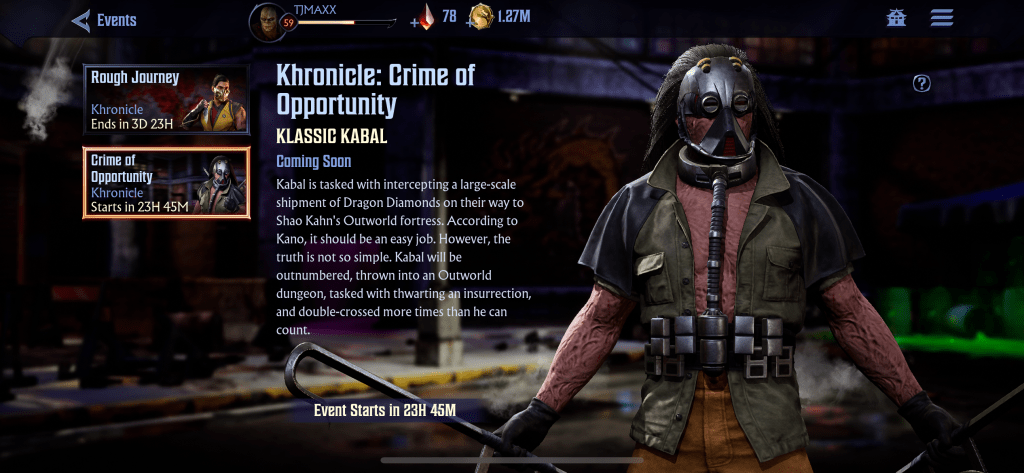1024x473 pixels.
Task: Open the shrine building icon
Action: click(896, 18)
